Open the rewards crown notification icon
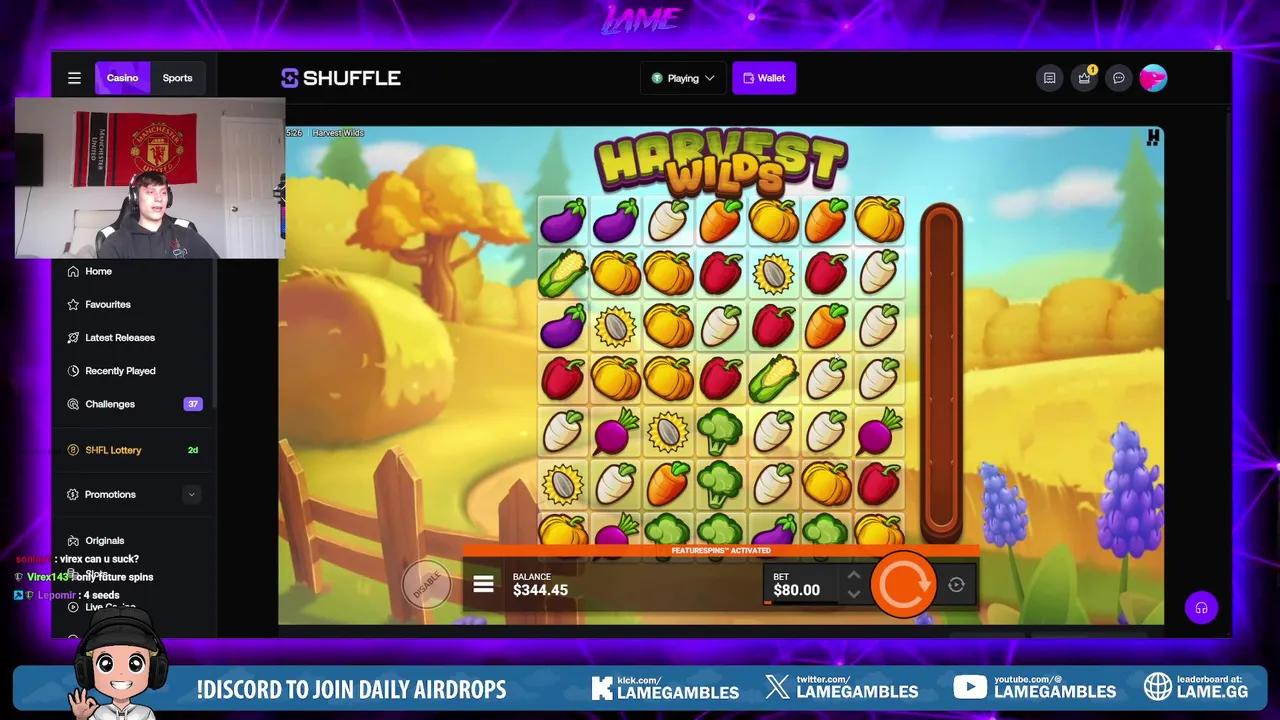The width and height of the screenshot is (1280, 720). tap(1084, 78)
